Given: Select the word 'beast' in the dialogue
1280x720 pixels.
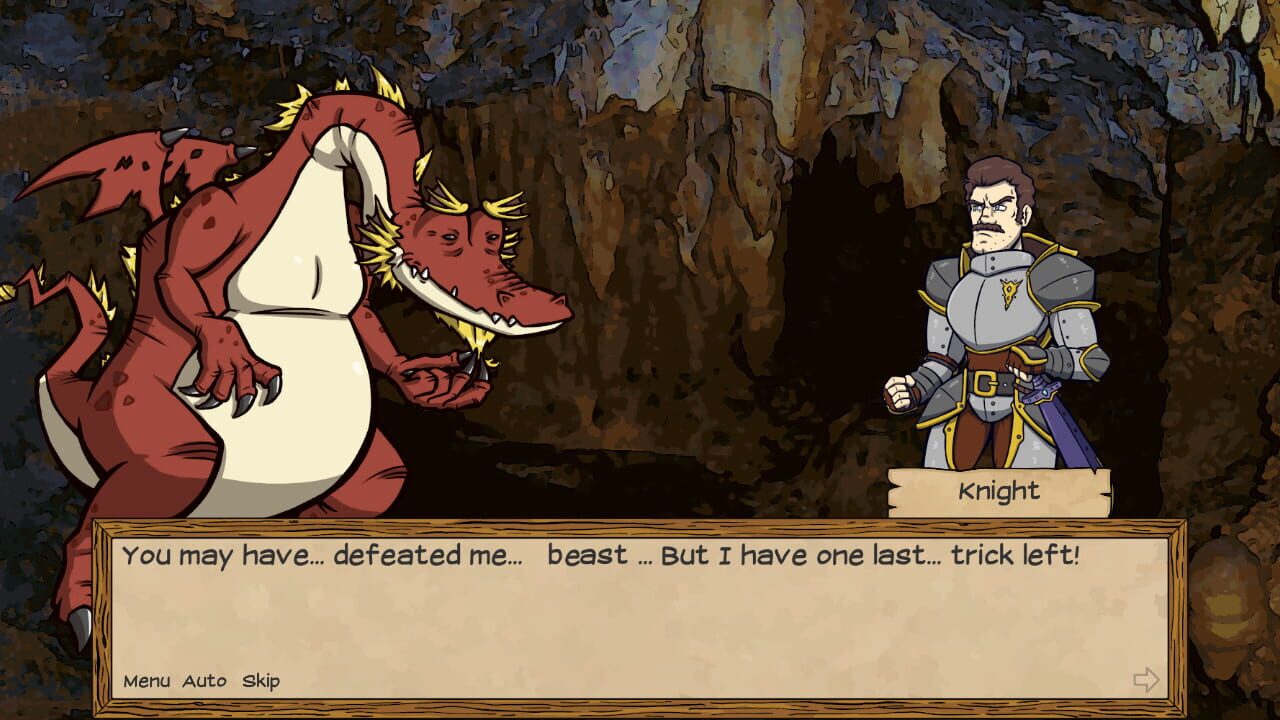Looking at the screenshot, I should pos(587,554).
